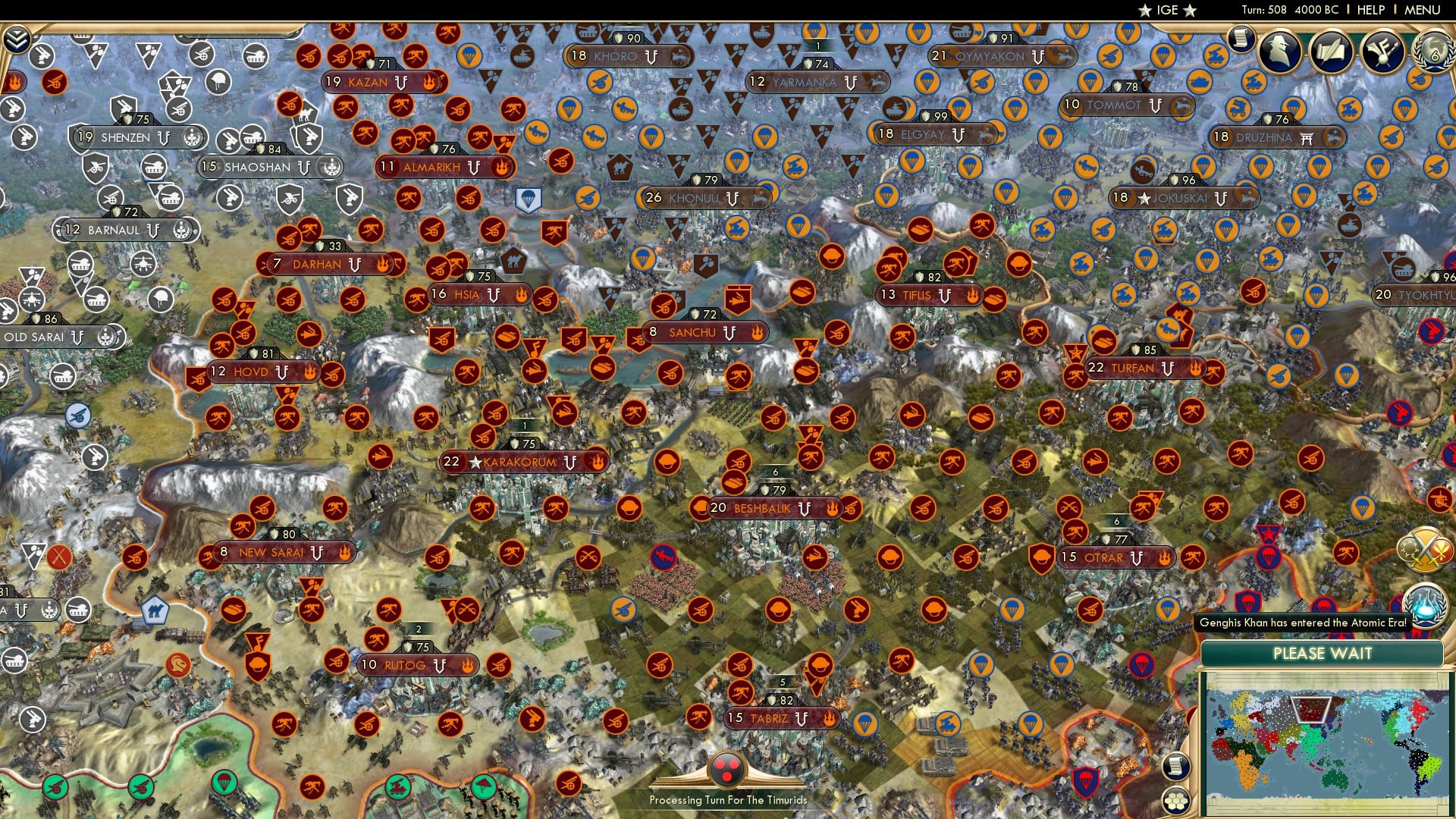
Task: Open the notifications scroll icon at top right
Action: point(1241,39)
